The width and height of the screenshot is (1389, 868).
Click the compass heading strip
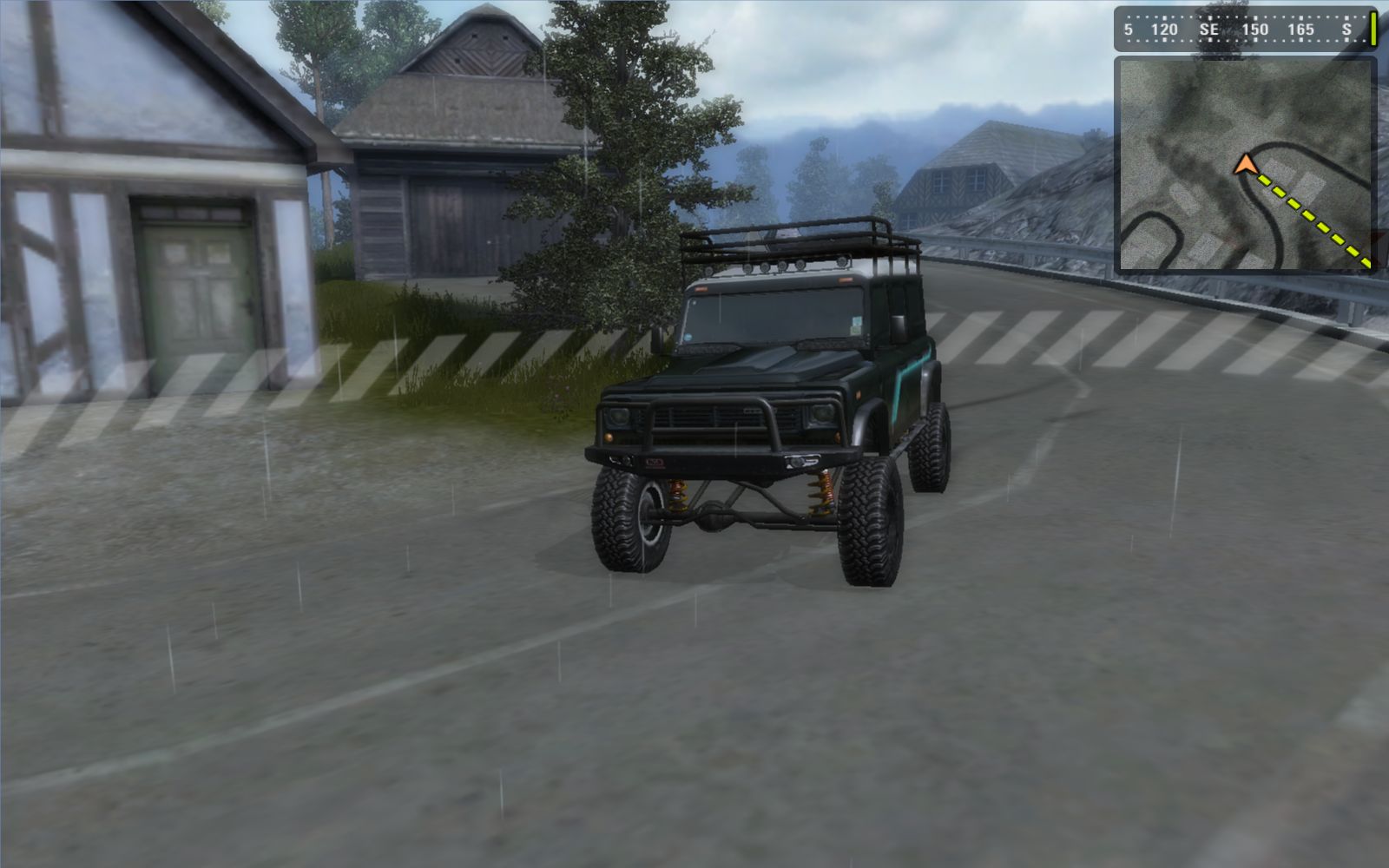(x=1240, y=30)
